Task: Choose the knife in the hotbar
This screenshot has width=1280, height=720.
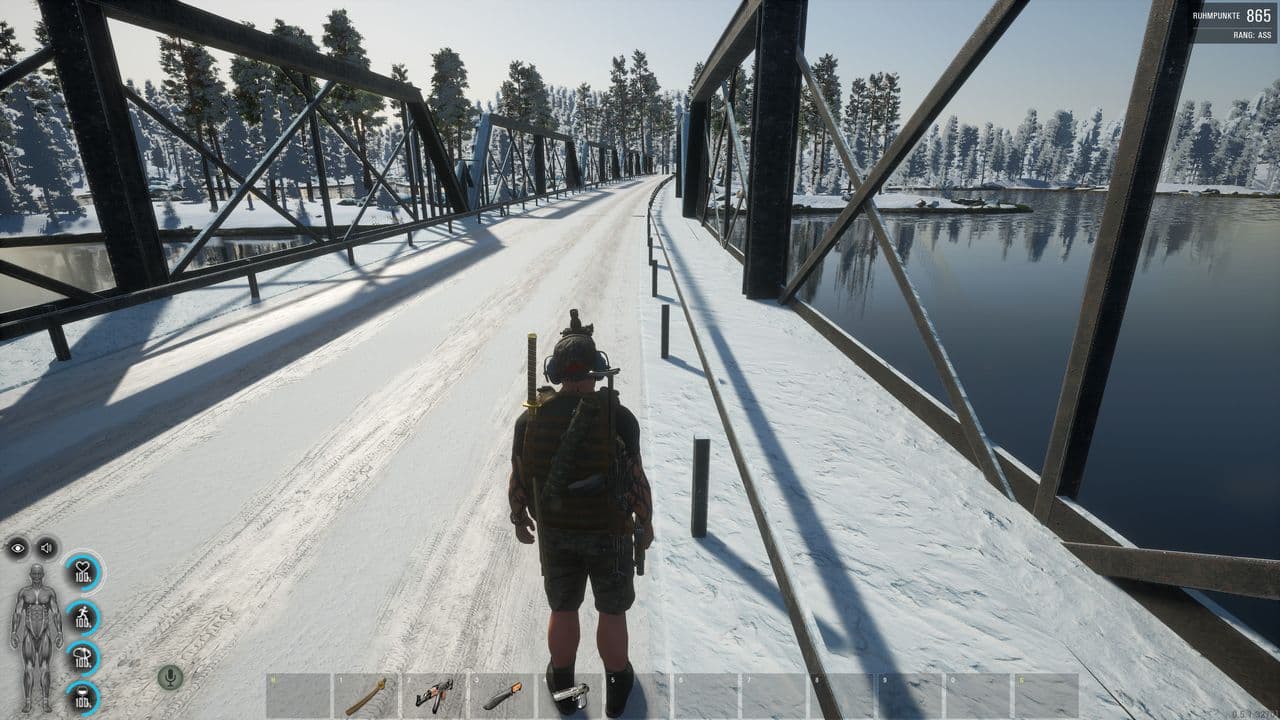Action: 502,695
